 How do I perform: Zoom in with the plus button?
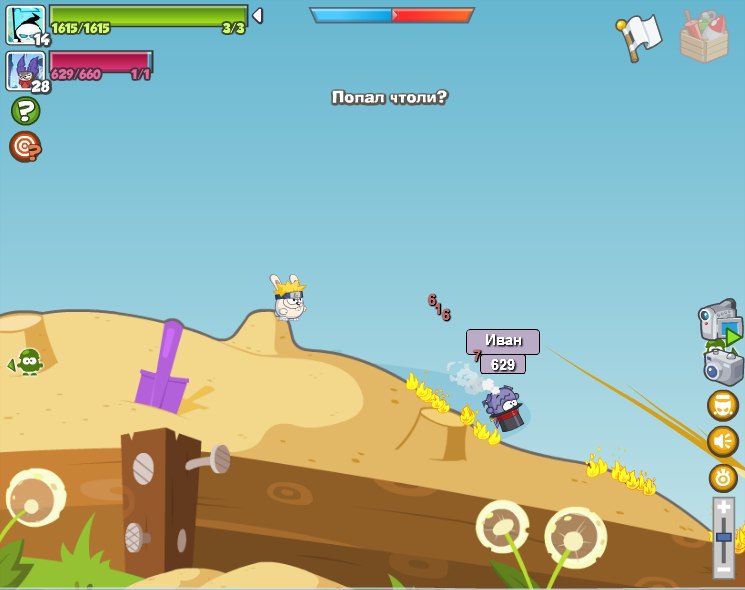point(723,508)
